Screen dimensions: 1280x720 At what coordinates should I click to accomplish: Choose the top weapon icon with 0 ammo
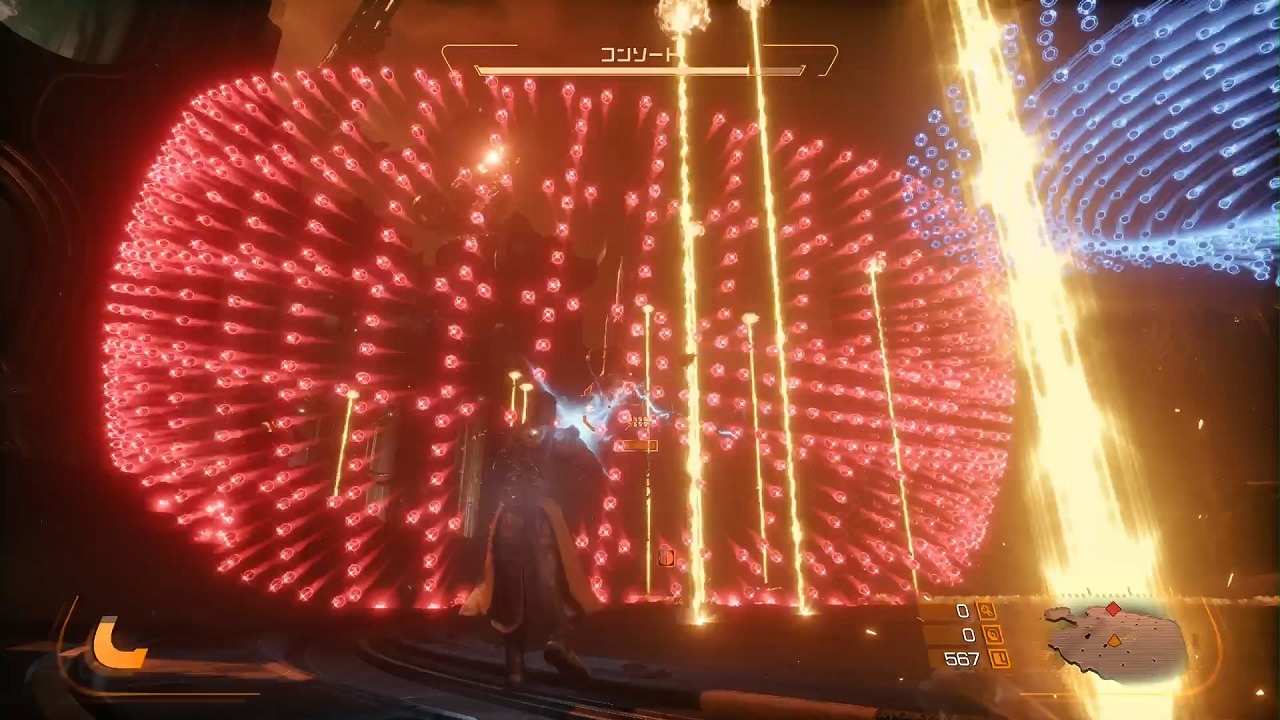987,611
